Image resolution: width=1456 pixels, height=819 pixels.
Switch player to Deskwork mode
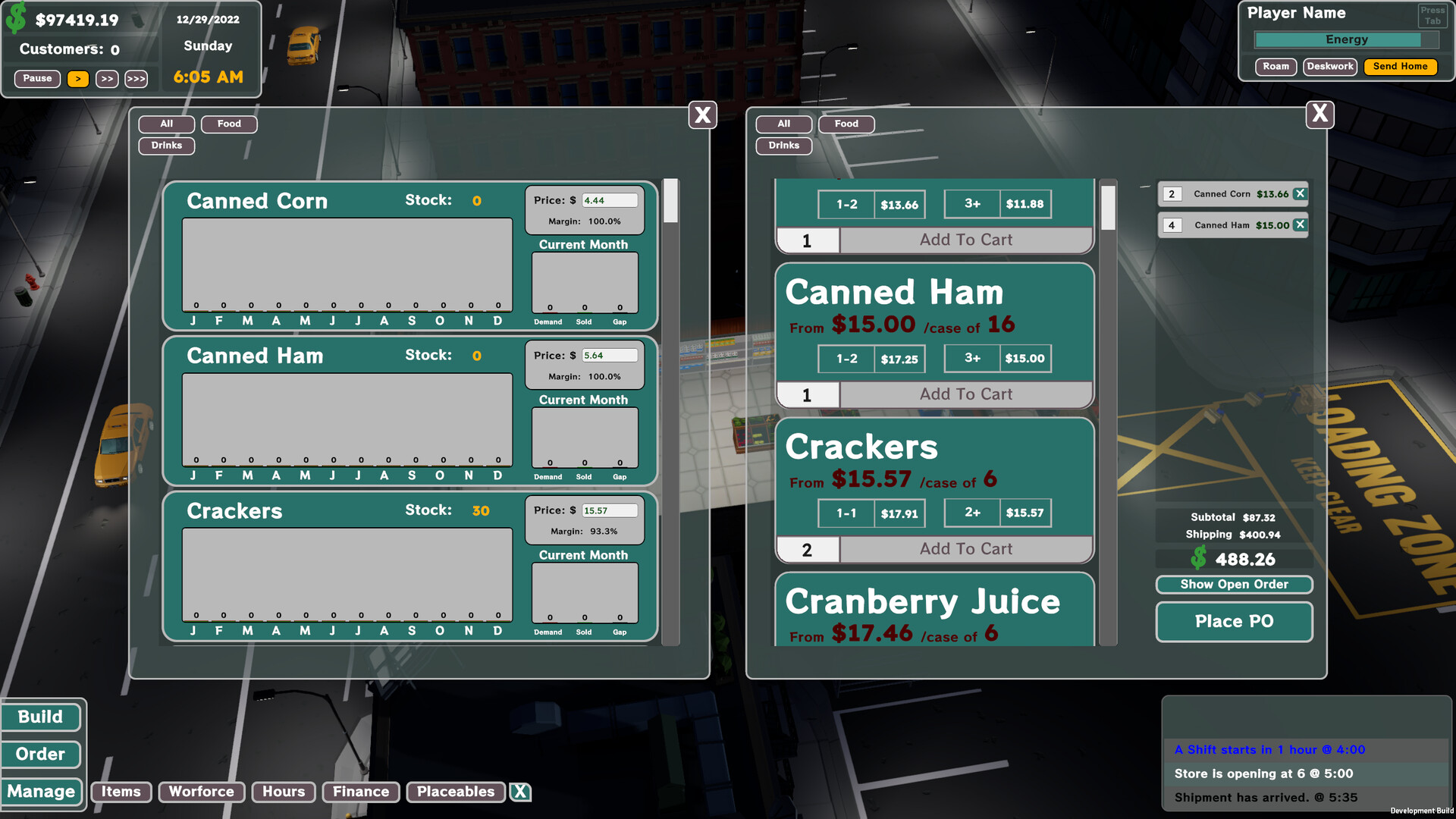tap(1329, 66)
